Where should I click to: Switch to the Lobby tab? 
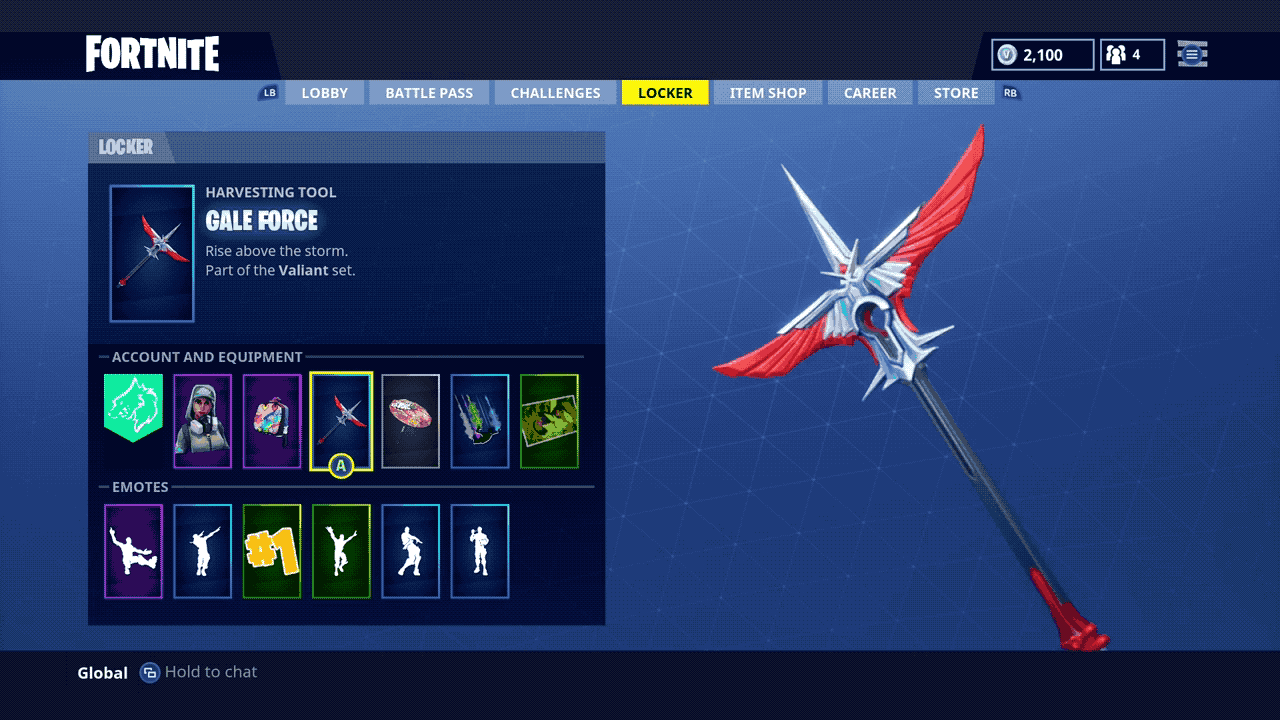point(324,93)
